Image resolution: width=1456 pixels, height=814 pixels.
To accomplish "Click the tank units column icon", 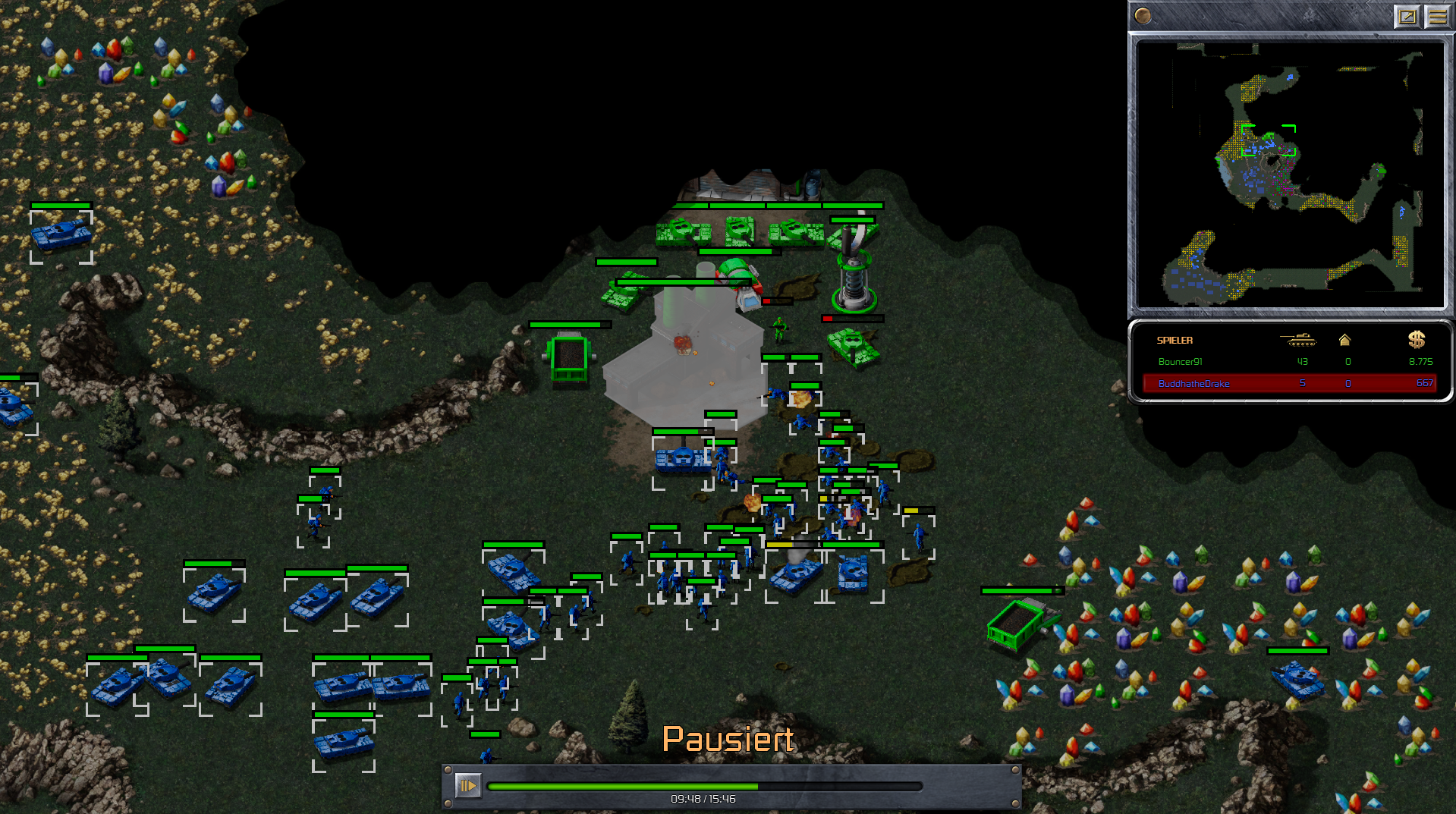I will click(1298, 340).
